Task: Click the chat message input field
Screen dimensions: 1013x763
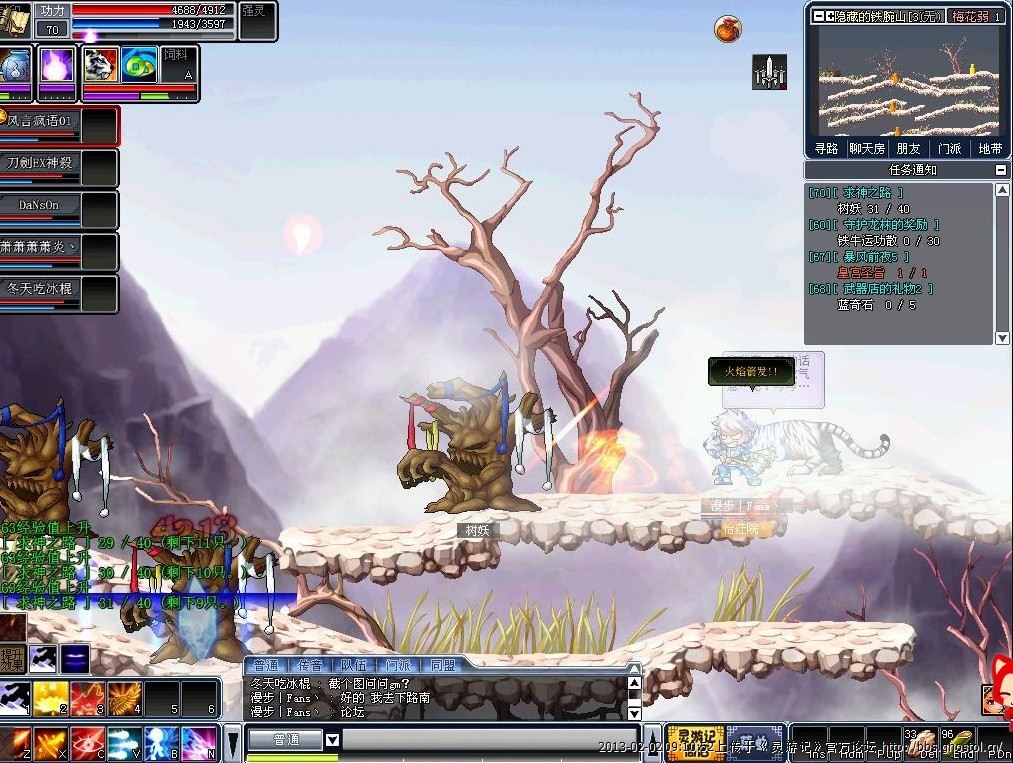Action: [490, 741]
